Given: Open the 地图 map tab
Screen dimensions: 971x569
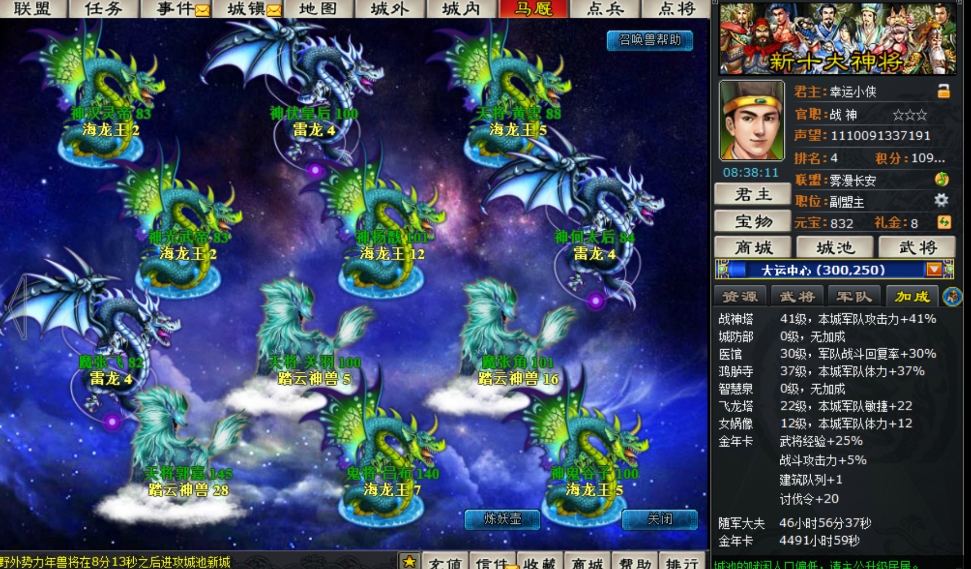Looking at the screenshot, I should coord(318,9).
